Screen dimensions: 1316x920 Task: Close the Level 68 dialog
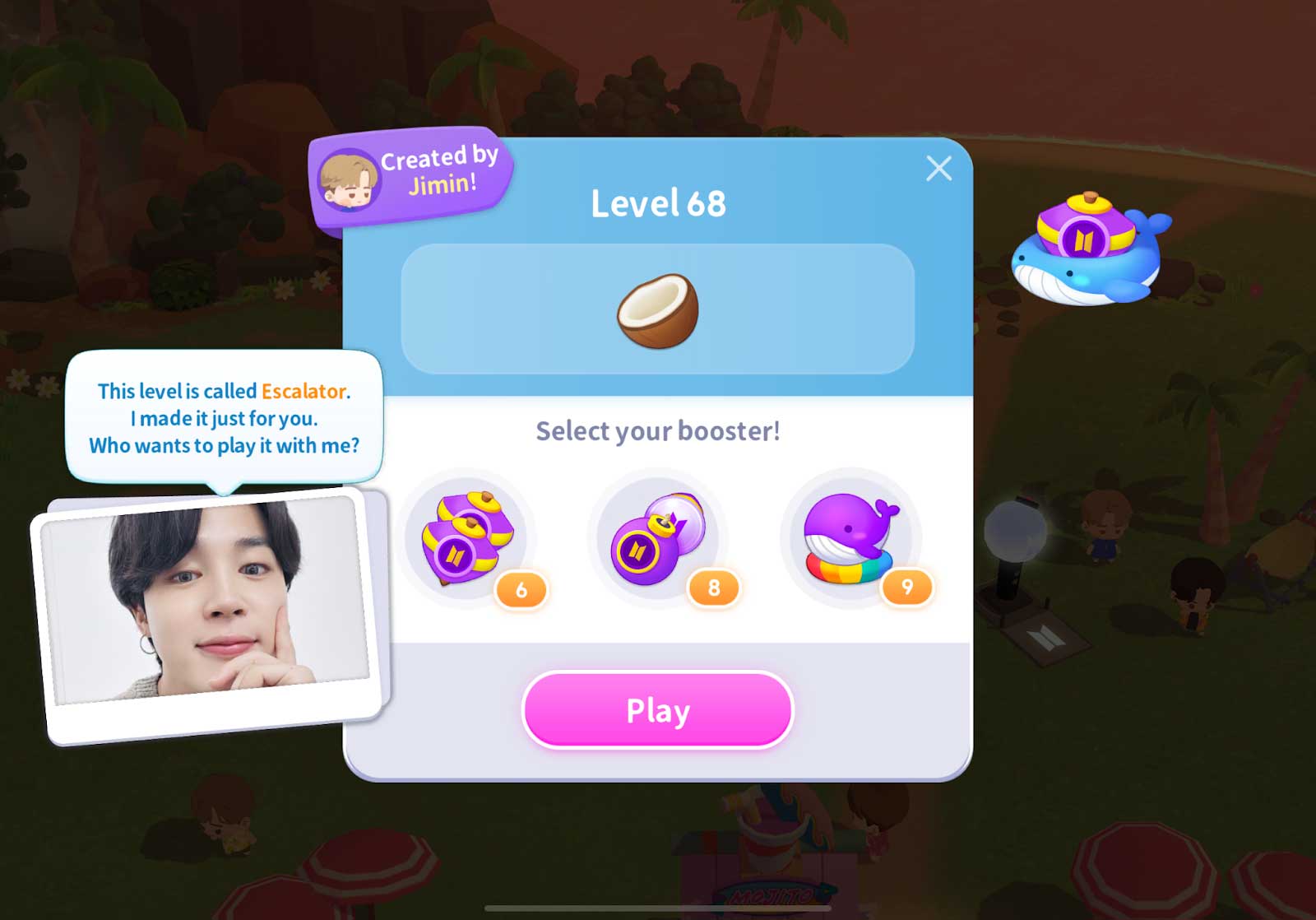pos(939,169)
